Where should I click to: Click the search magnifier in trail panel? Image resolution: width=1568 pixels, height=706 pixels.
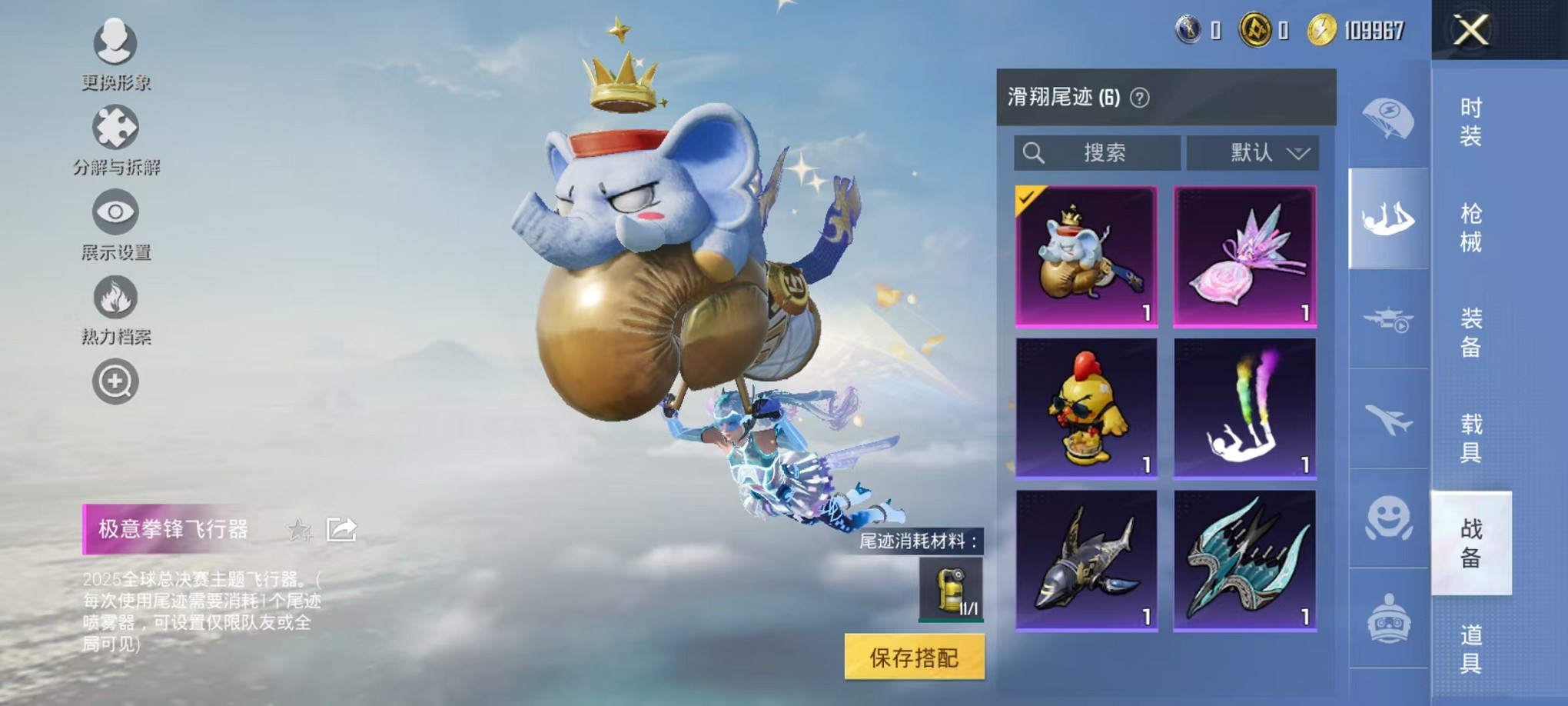(1035, 152)
